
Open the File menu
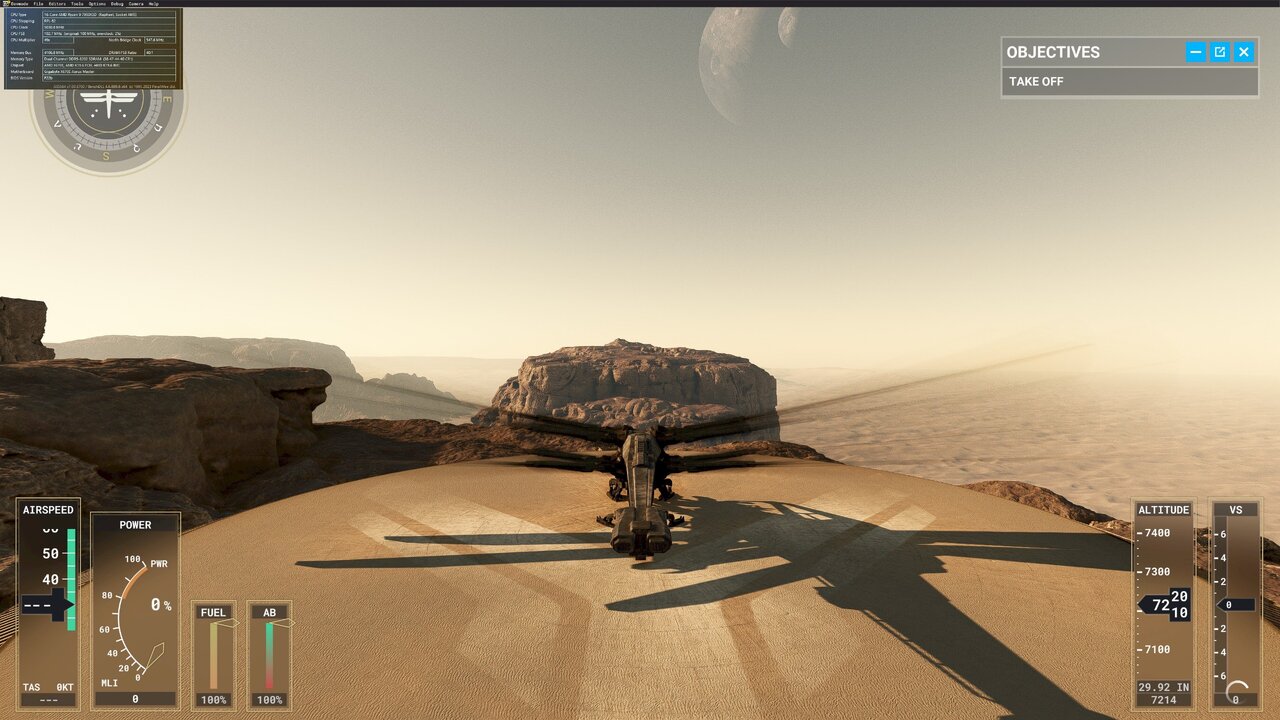point(37,4)
